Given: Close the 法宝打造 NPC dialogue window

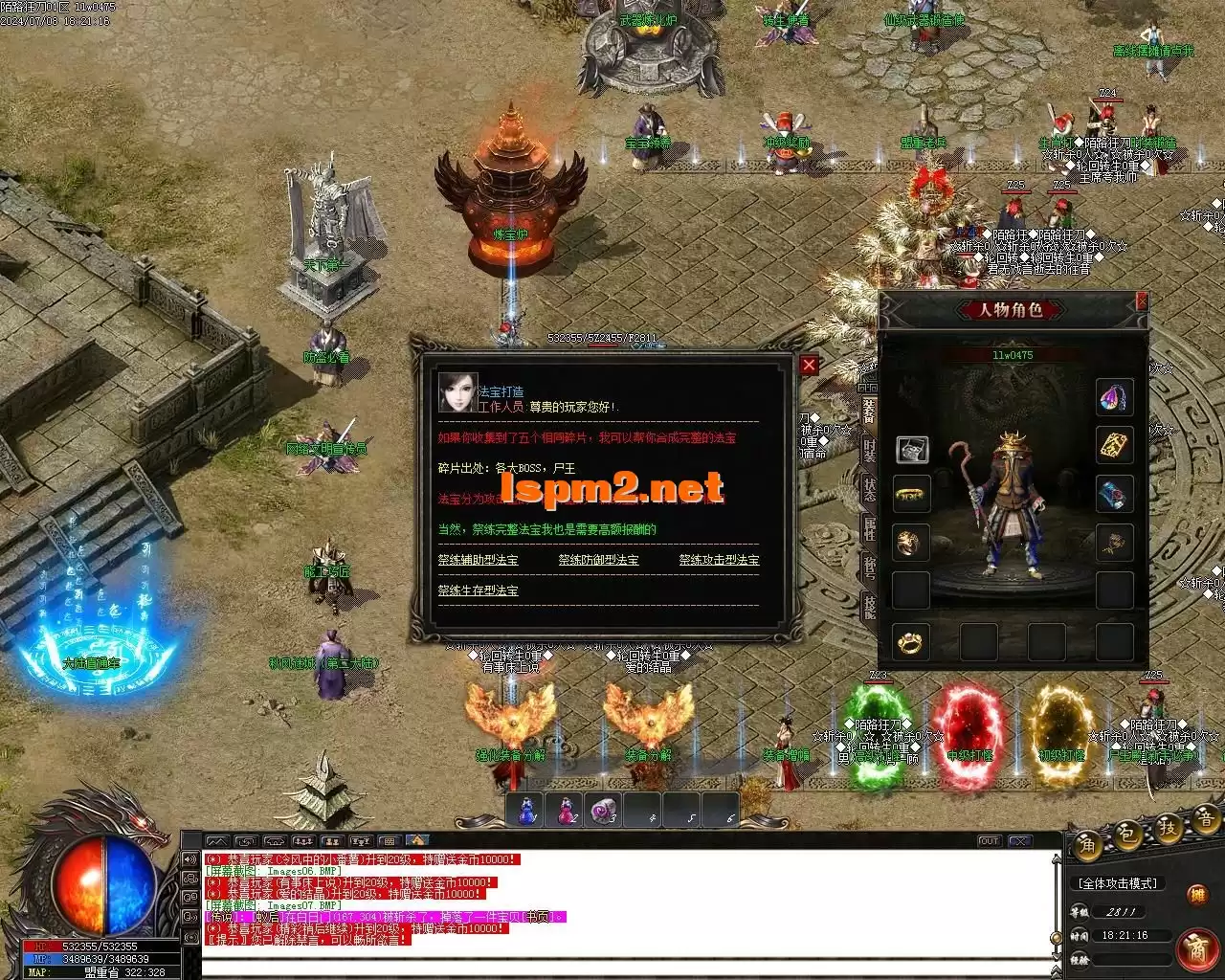Looking at the screenshot, I should 810,365.
